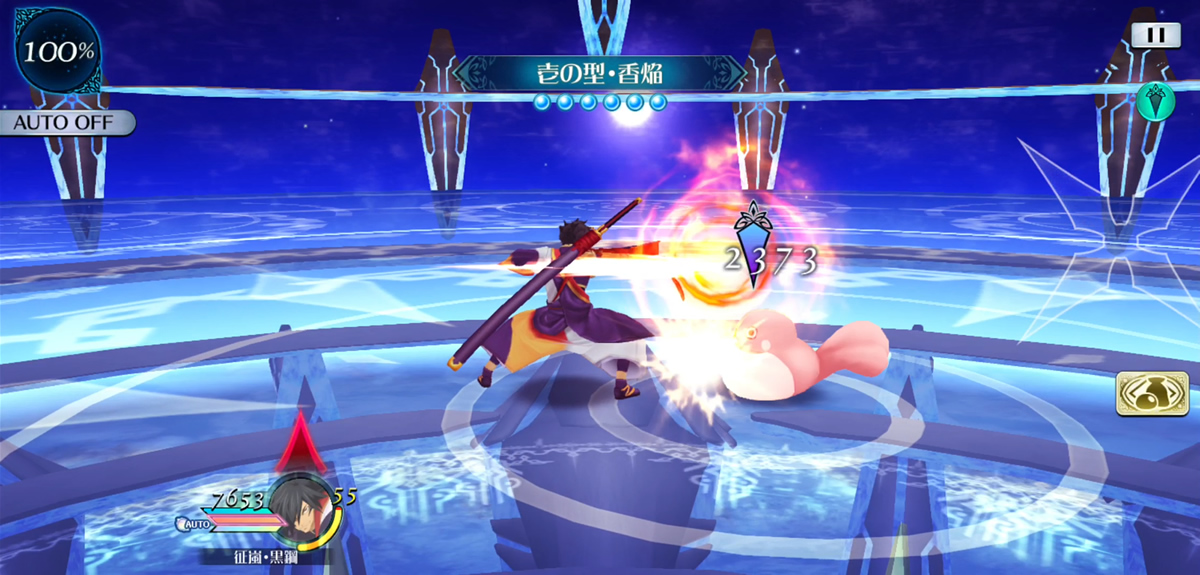The width and height of the screenshot is (1200, 575).
Task: Pause the battle
Action: coord(1155,35)
